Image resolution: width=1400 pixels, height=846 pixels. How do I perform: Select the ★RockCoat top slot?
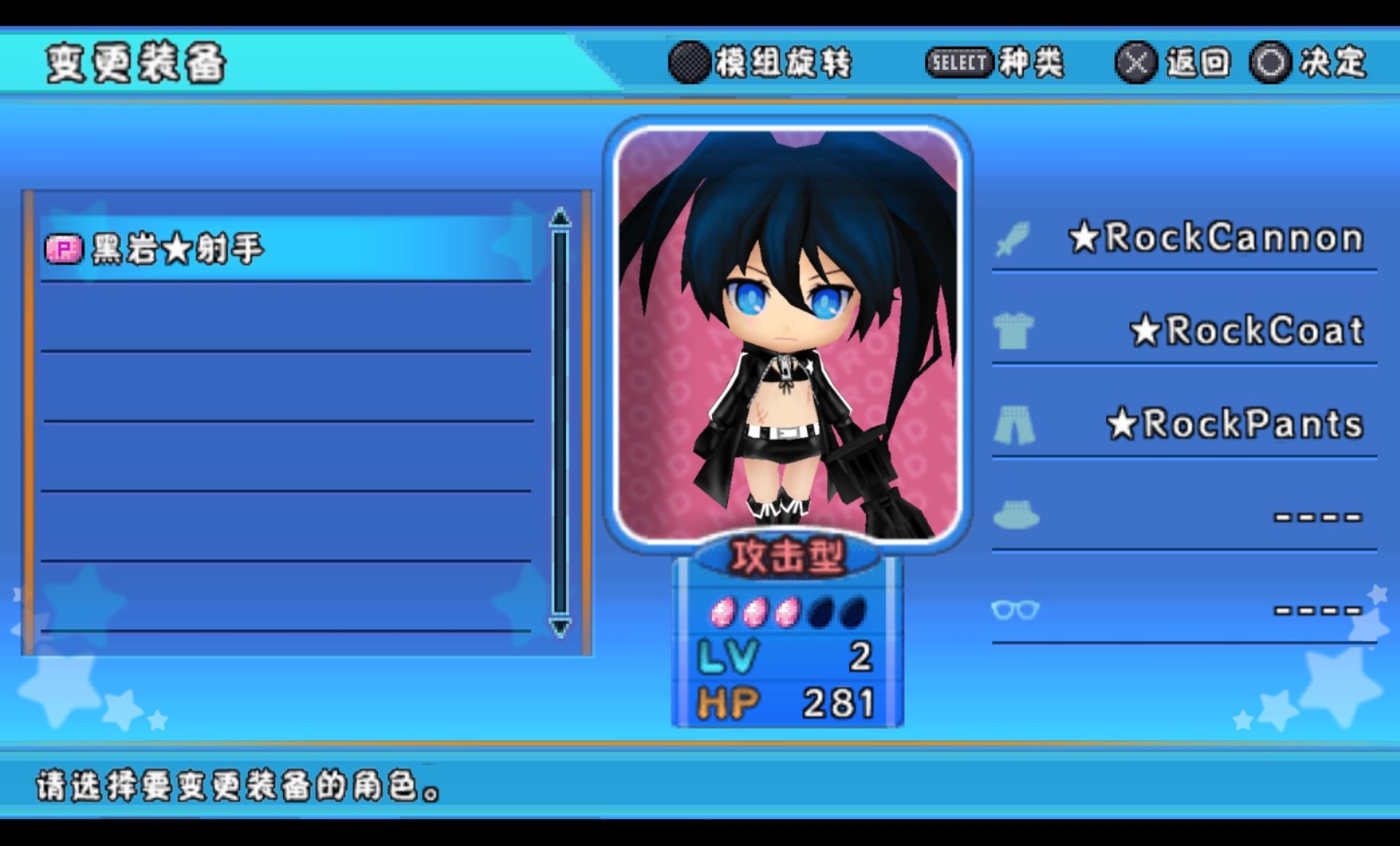[1183, 331]
